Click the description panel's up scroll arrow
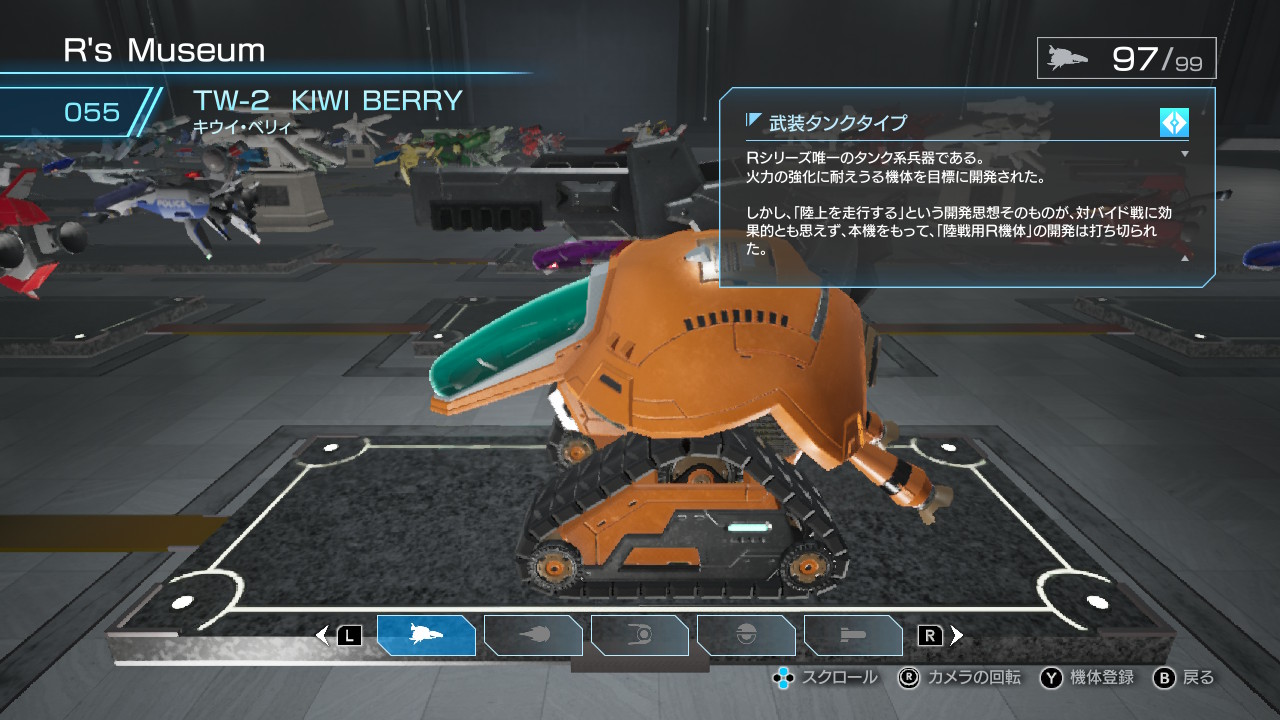The height and width of the screenshot is (720, 1280). pos(1185,258)
